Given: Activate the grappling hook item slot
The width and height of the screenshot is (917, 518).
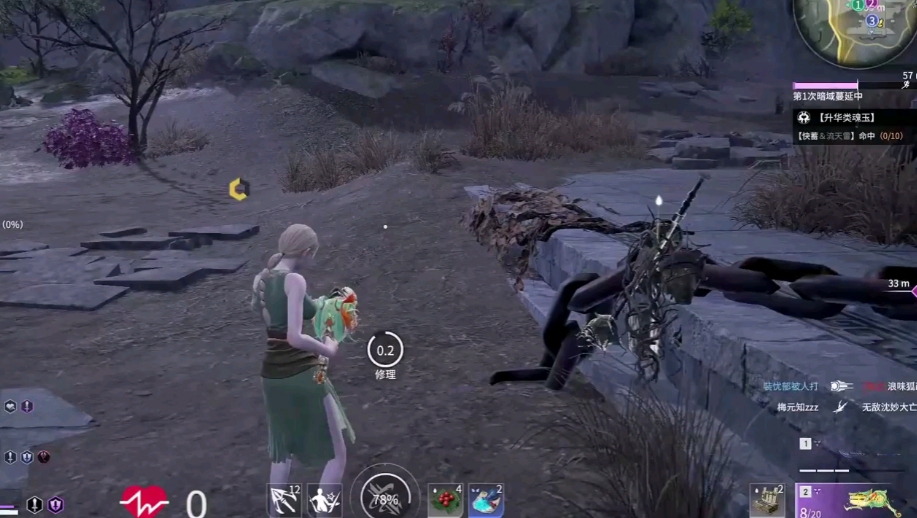Looking at the screenshot, I should [284, 500].
